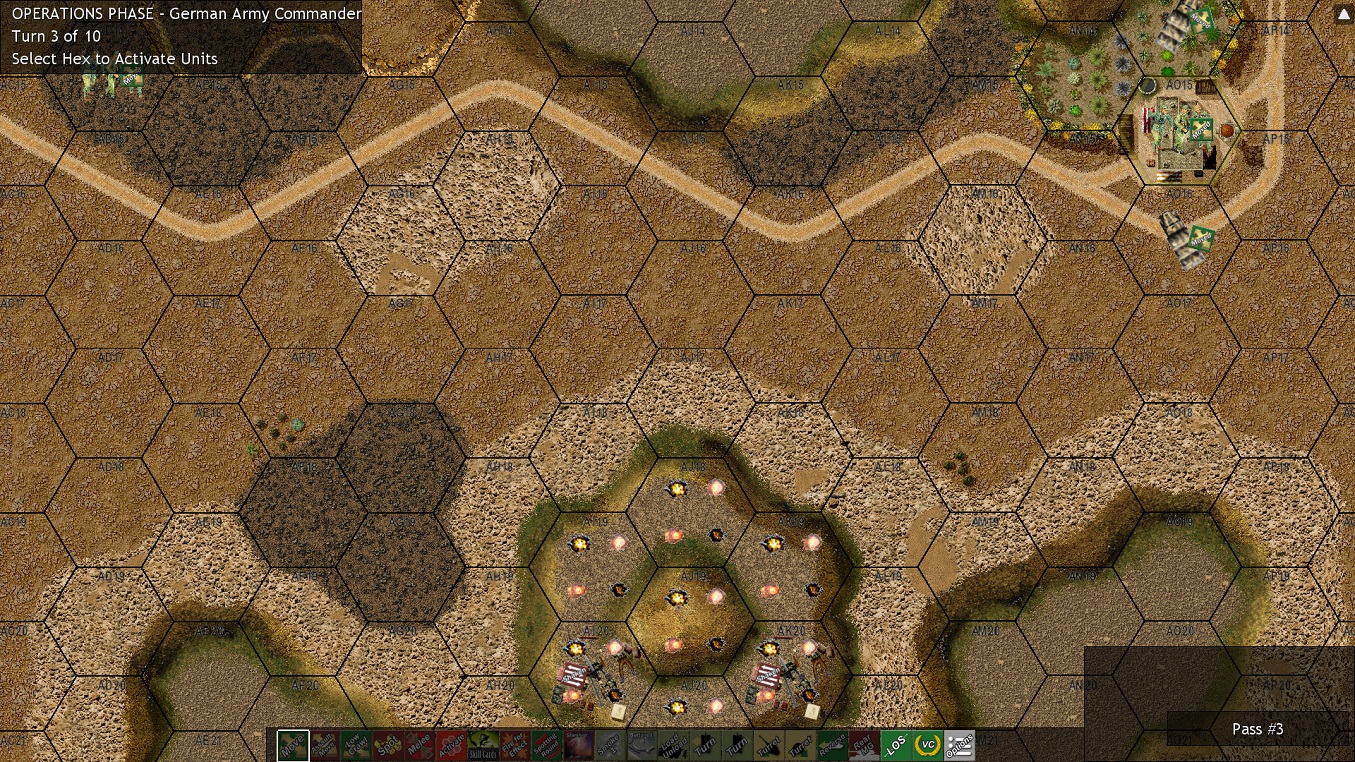Select Fire for Effect

click(x=514, y=744)
